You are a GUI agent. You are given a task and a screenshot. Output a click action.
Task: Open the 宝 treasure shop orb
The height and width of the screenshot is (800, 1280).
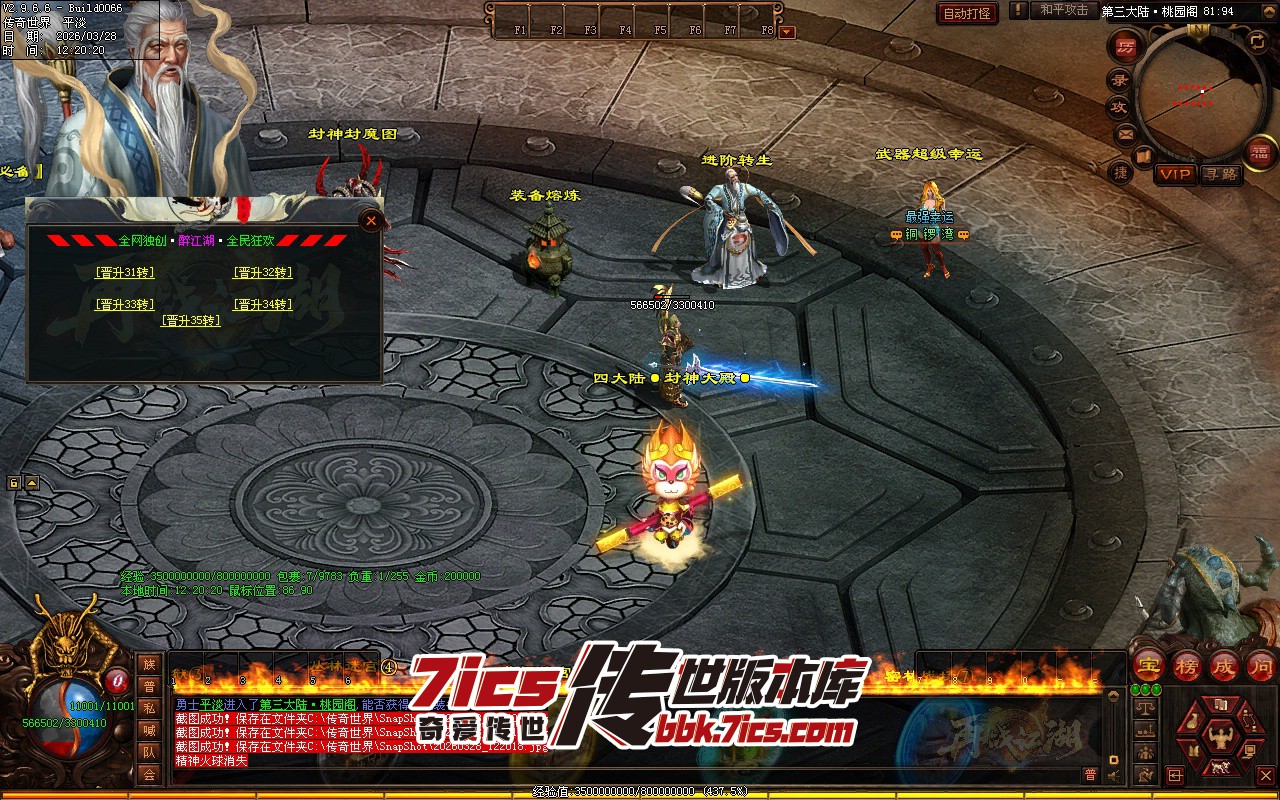[x=1150, y=665]
